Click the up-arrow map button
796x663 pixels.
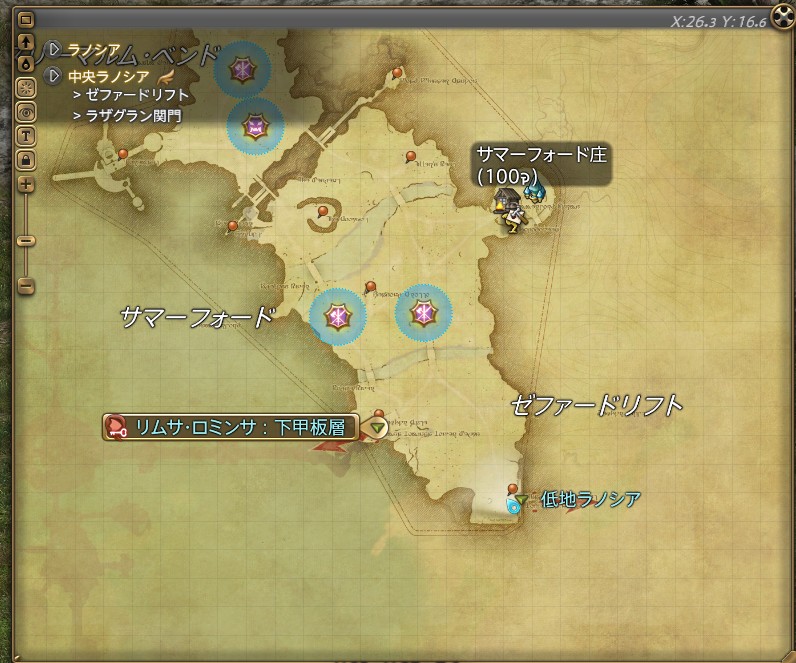[x=26, y=42]
